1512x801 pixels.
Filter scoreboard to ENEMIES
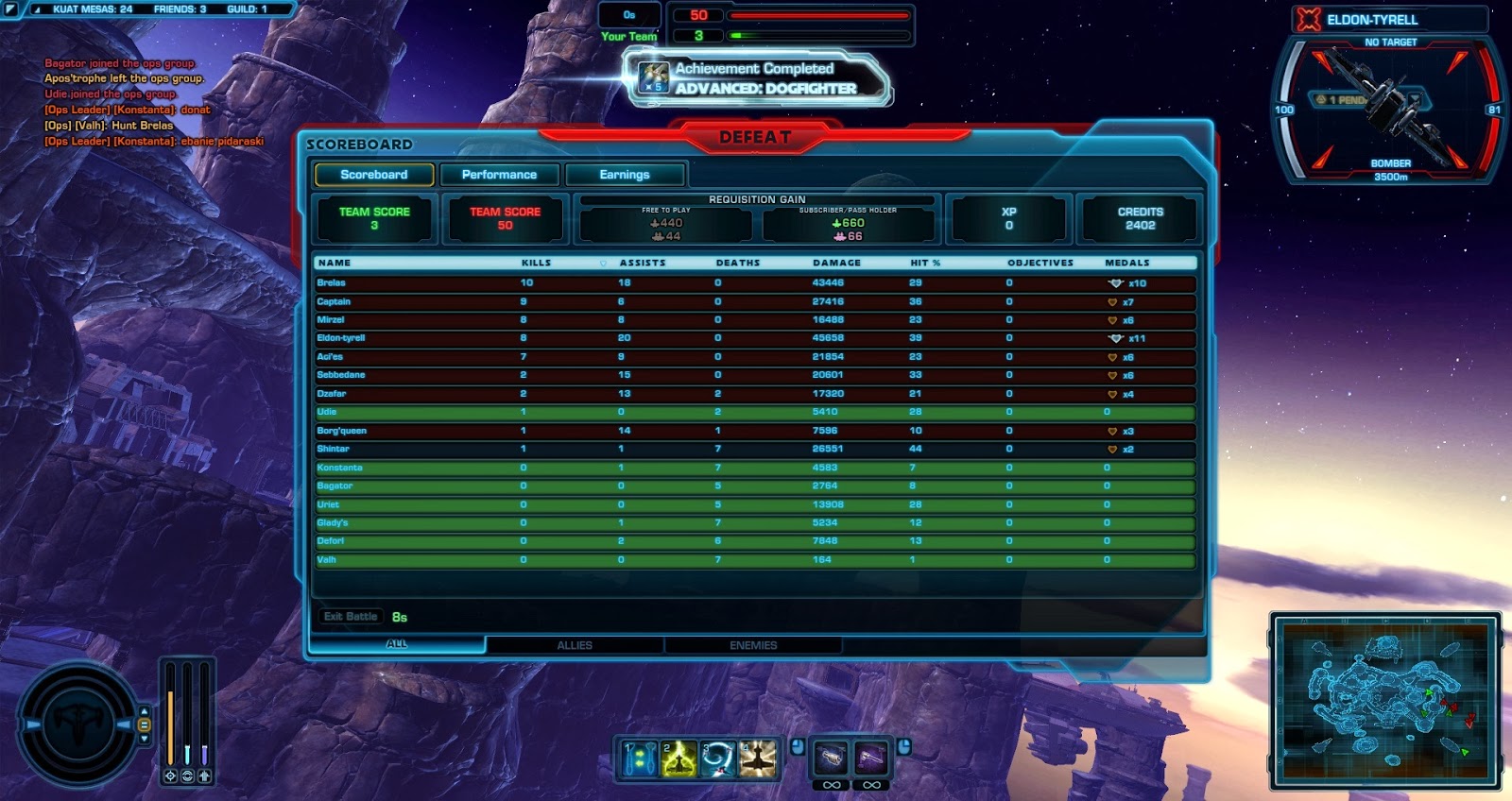click(753, 645)
